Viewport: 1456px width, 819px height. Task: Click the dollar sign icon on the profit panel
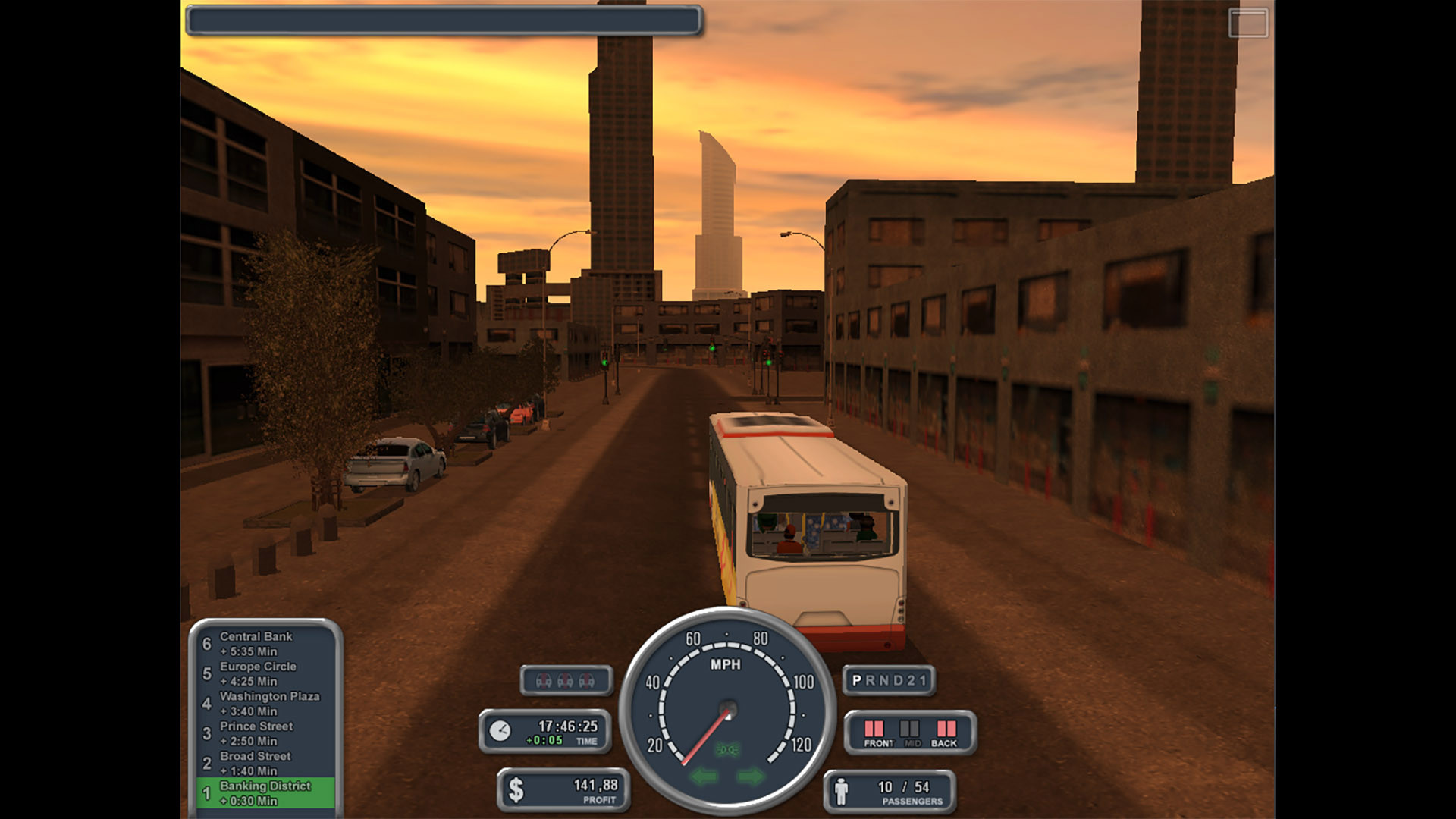[516, 789]
